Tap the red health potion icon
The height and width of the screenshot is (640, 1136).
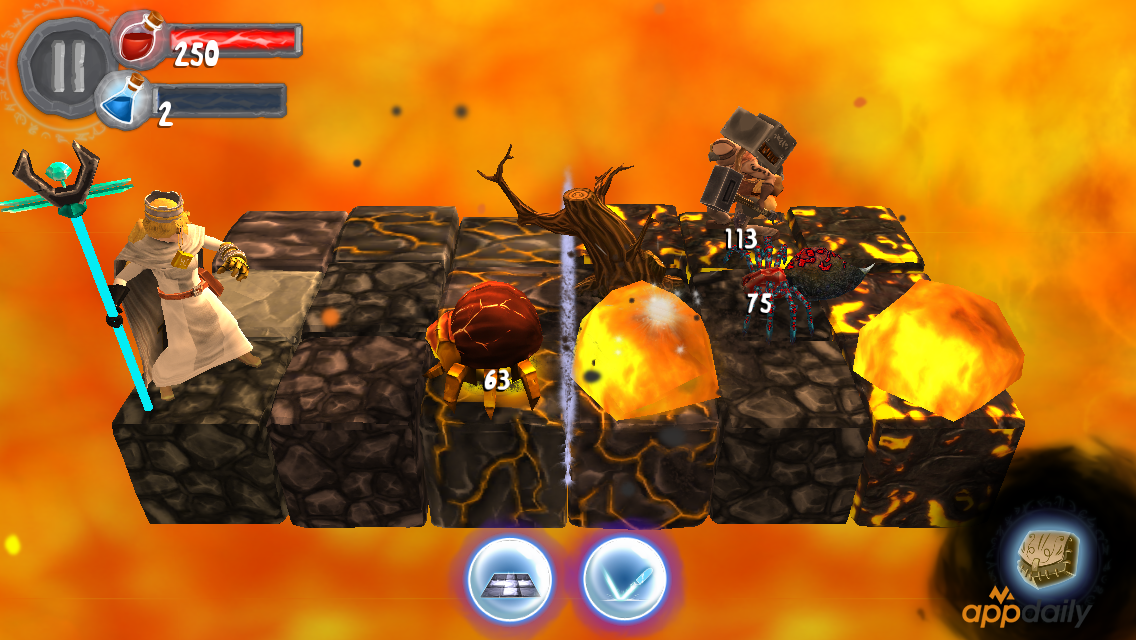tap(140, 43)
